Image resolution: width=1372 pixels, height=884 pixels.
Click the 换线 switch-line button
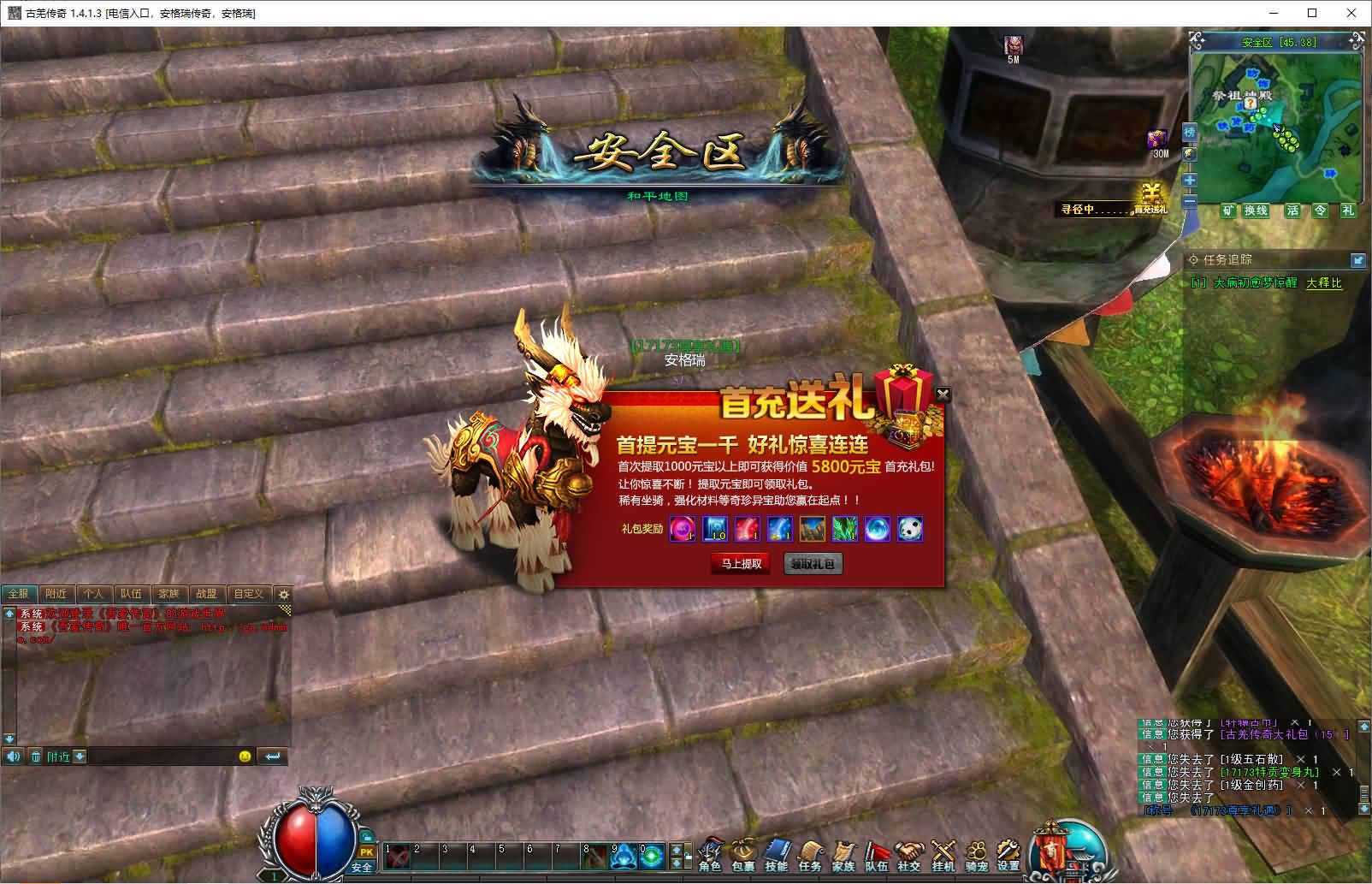pyautogui.click(x=1256, y=211)
